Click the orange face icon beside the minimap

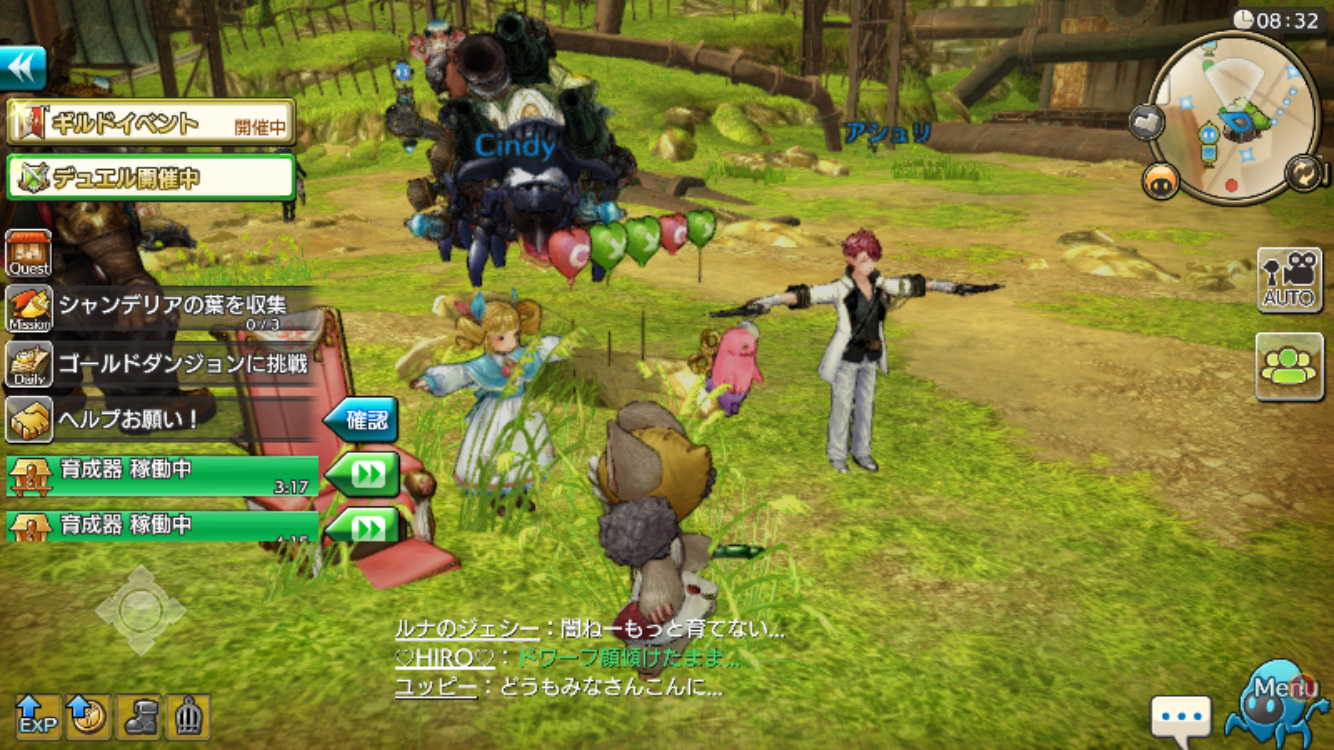point(1161,181)
